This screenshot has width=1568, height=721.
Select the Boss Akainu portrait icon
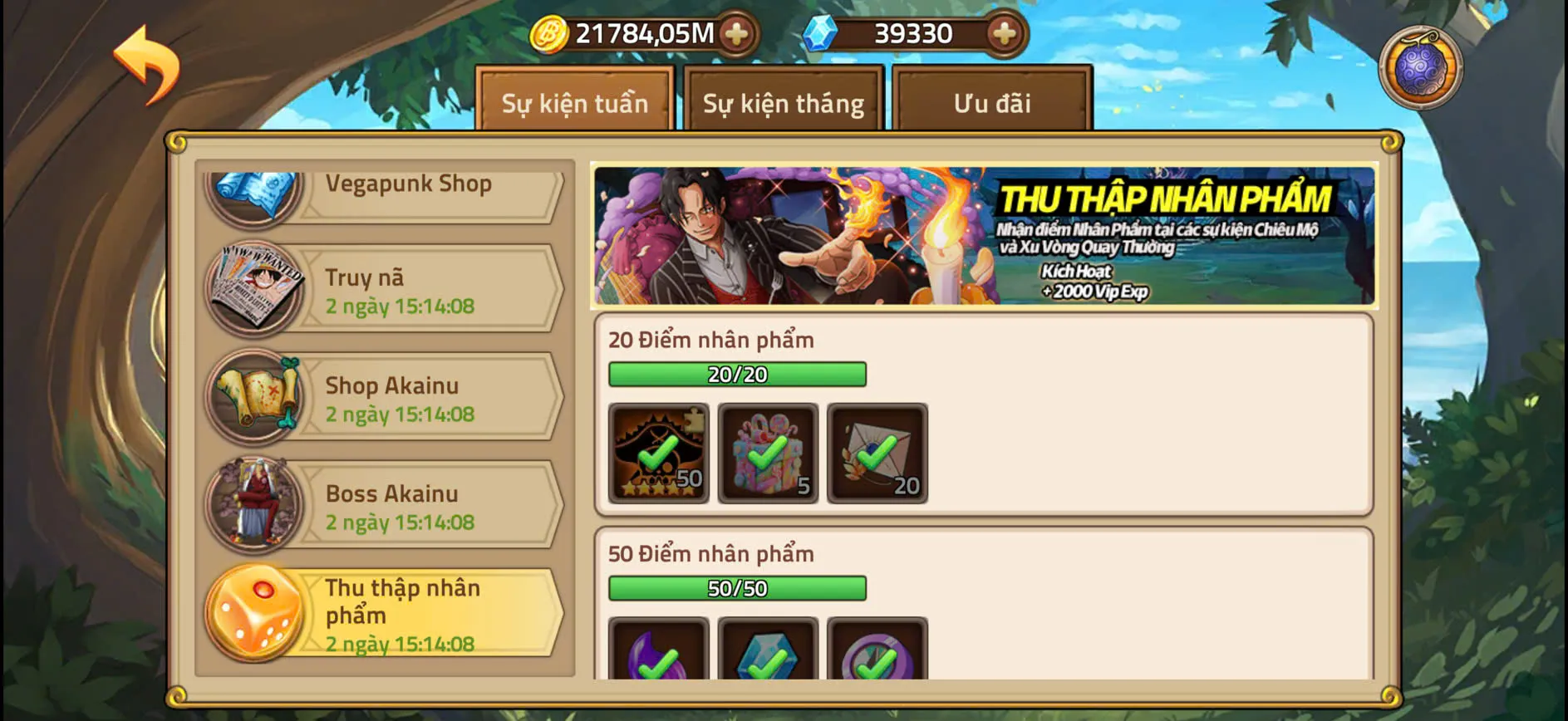pyautogui.click(x=253, y=504)
